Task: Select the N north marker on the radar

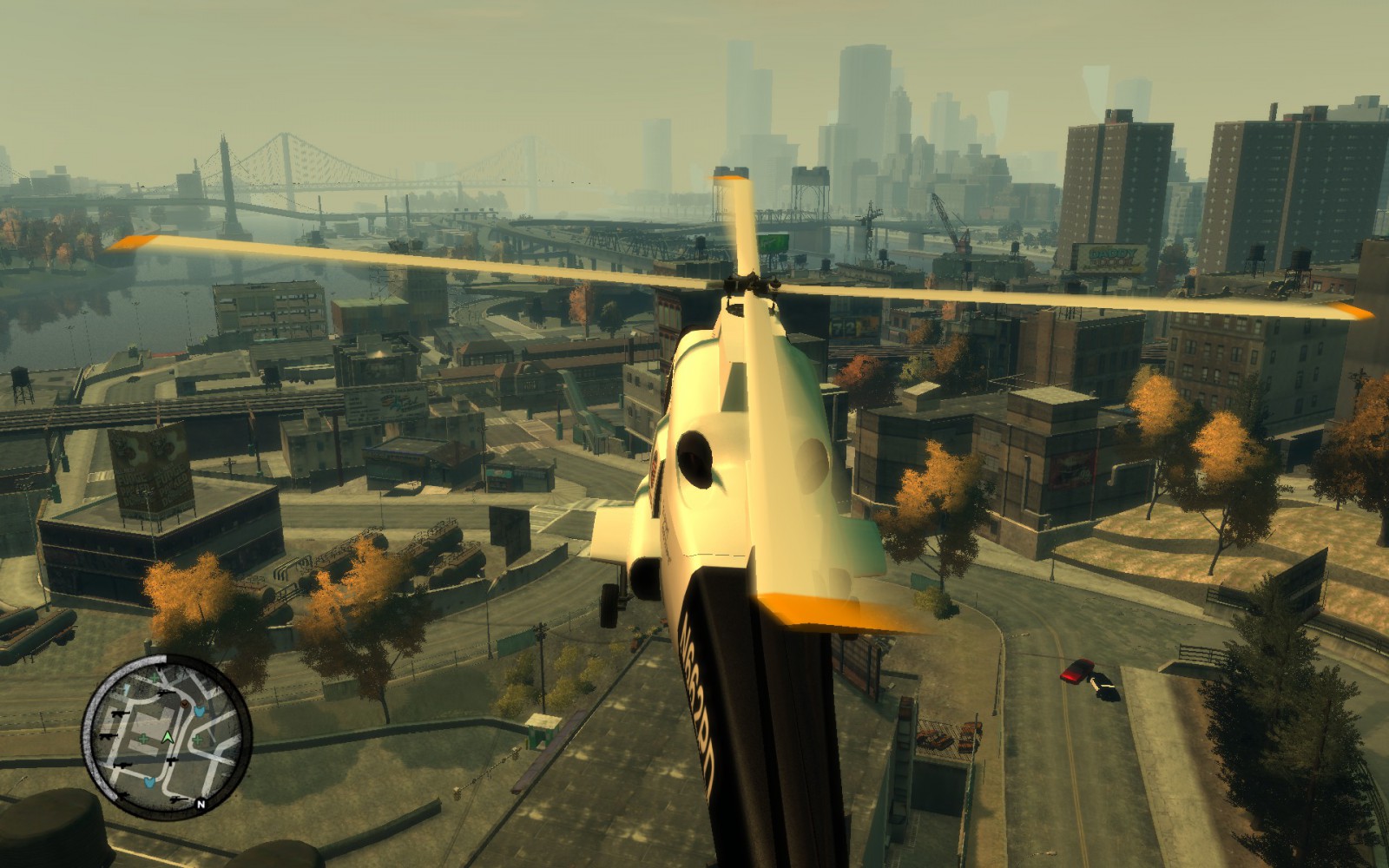Action: 201,805
